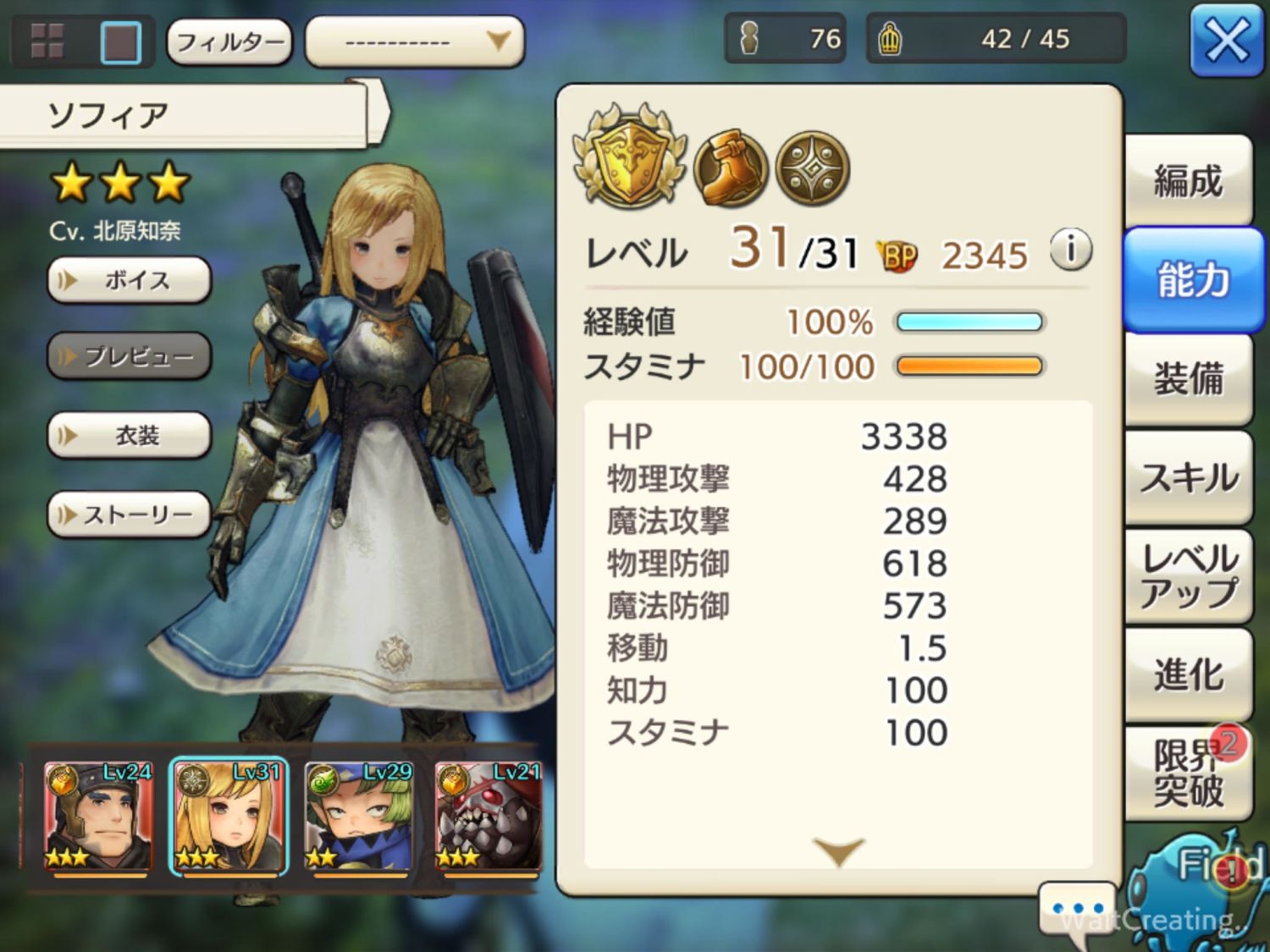
Task: Open the 装備 equipment tab
Action: [x=1188, y=378]
